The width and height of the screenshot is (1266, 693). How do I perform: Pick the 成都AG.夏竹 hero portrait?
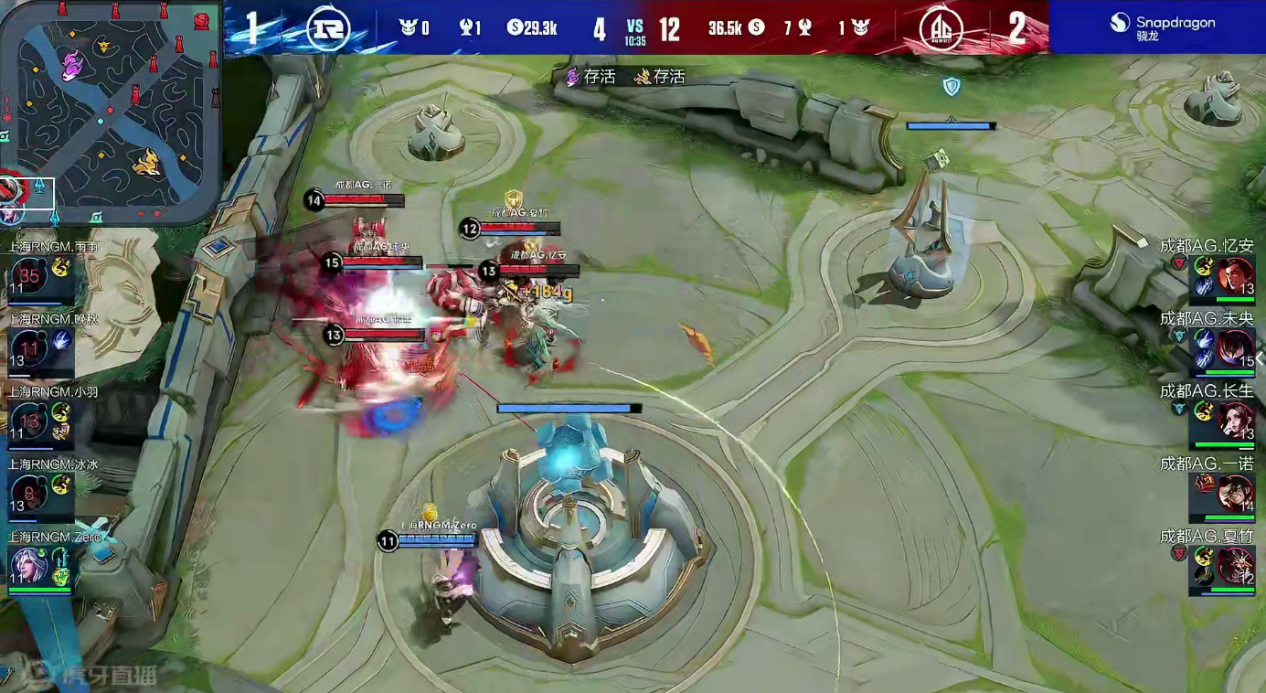click(x=1237, y=565)
